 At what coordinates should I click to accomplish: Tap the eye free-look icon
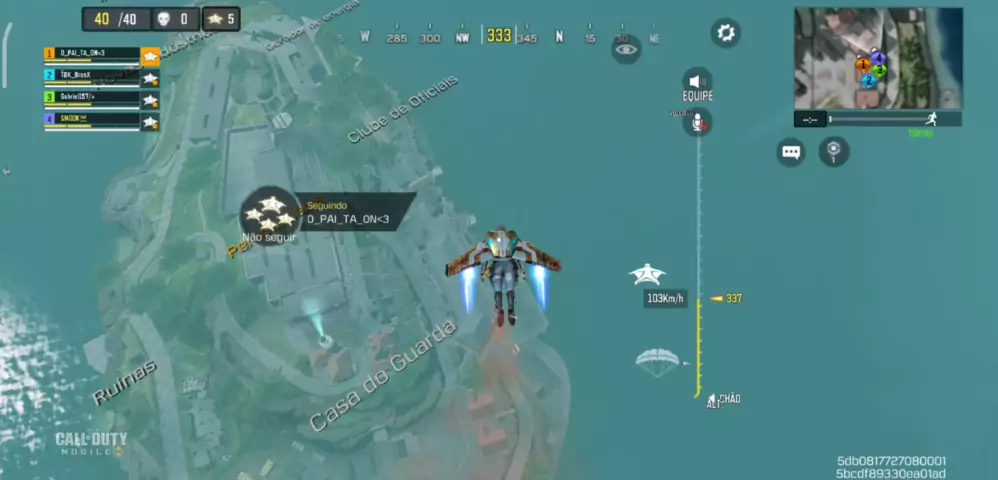[626, 48]
